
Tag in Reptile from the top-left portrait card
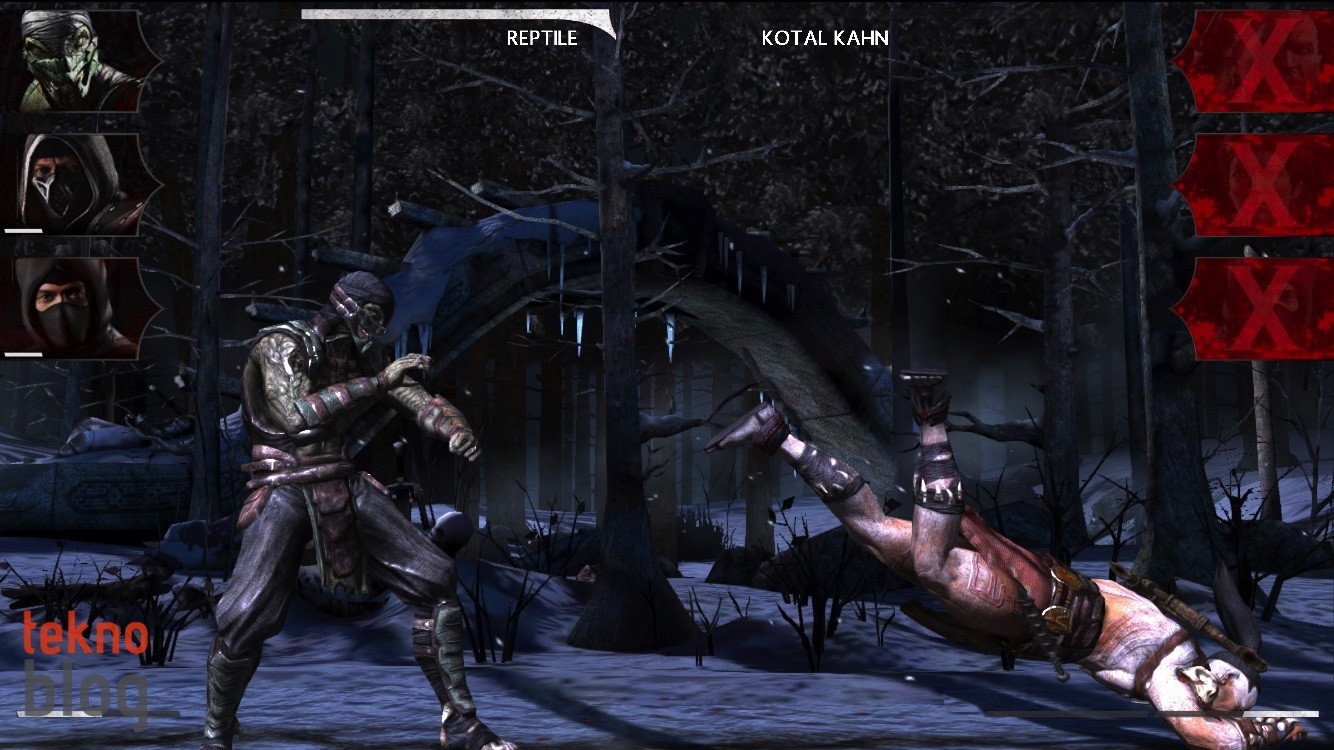(70, 60)
